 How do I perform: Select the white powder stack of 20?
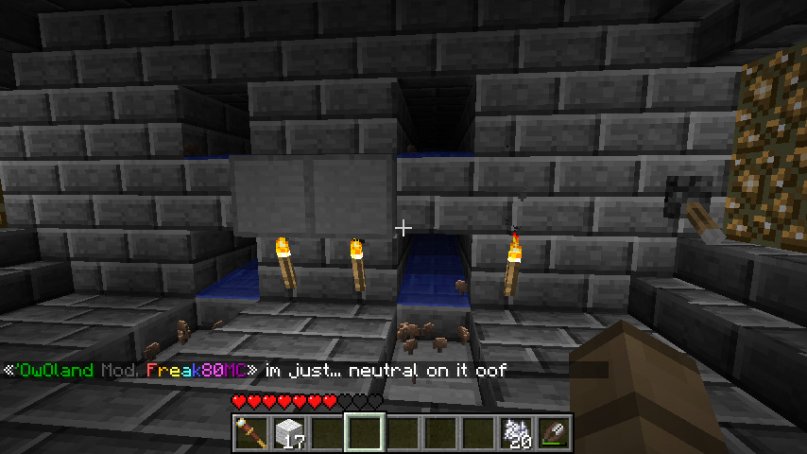pyautogui.click(x=517, y=432)
